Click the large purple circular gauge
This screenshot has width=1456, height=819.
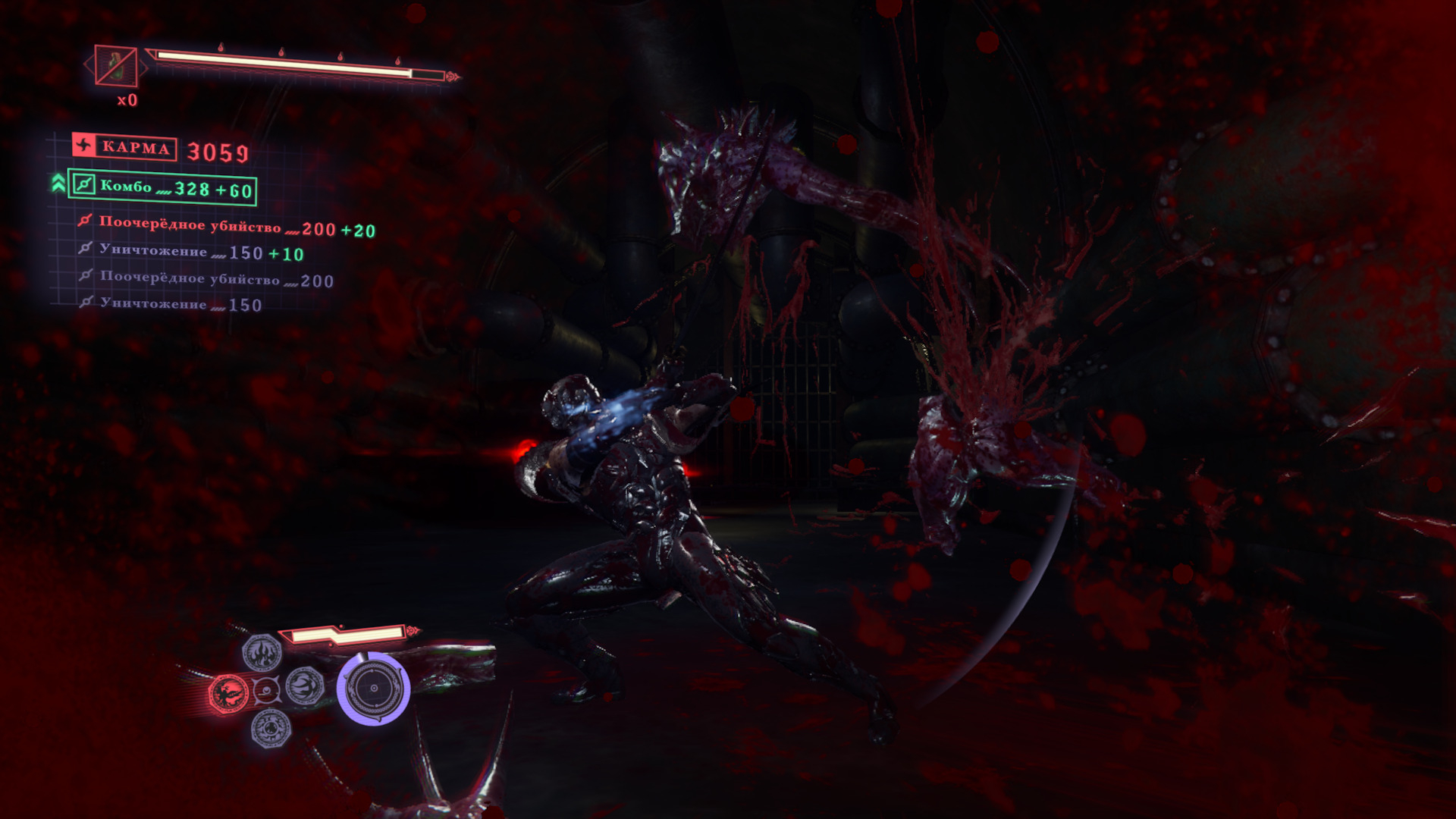tap(373, 689)
